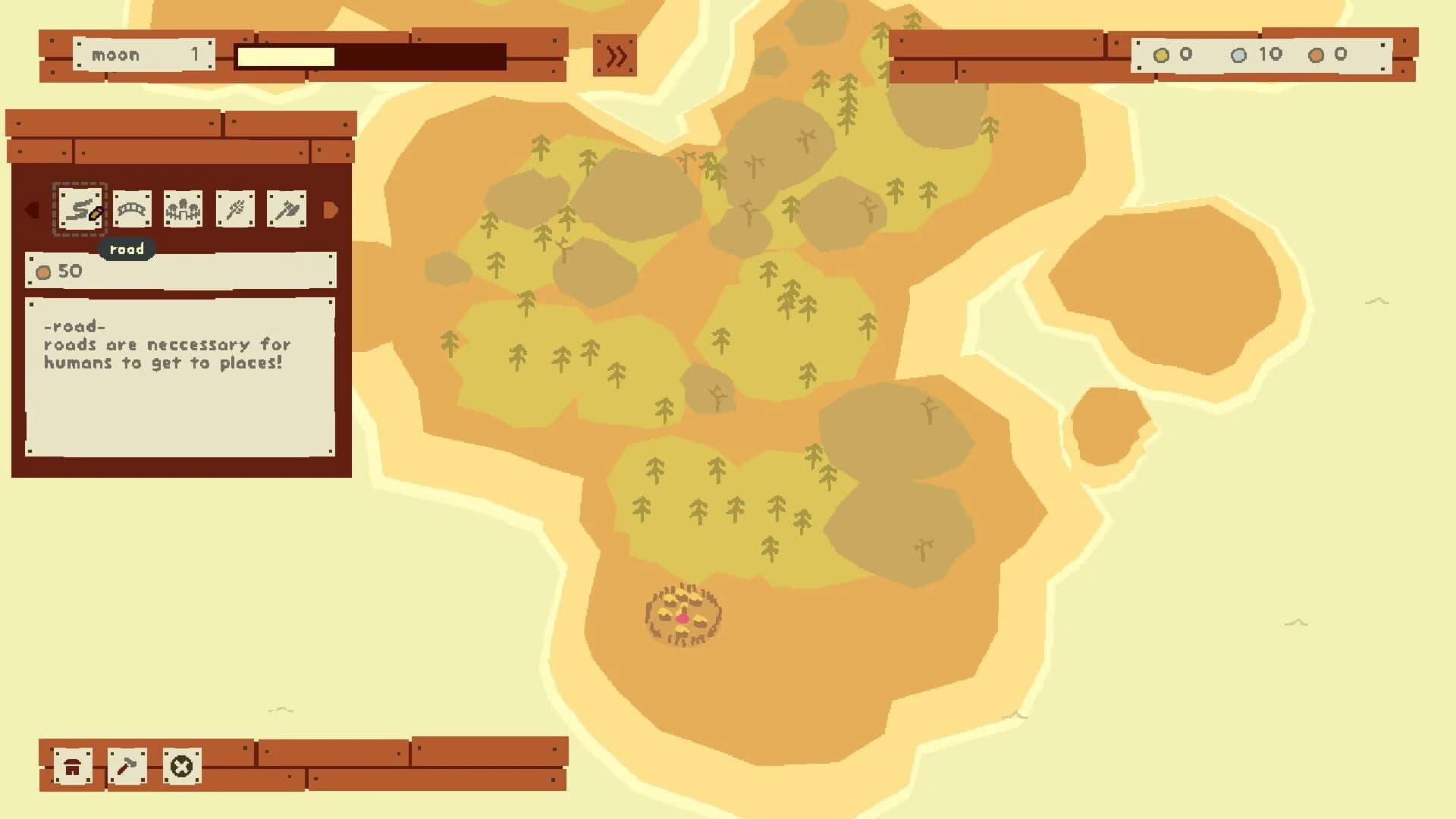Select the hammer build tool
Viewport: 1456px width, 819px height.
(x=126, y=767)
